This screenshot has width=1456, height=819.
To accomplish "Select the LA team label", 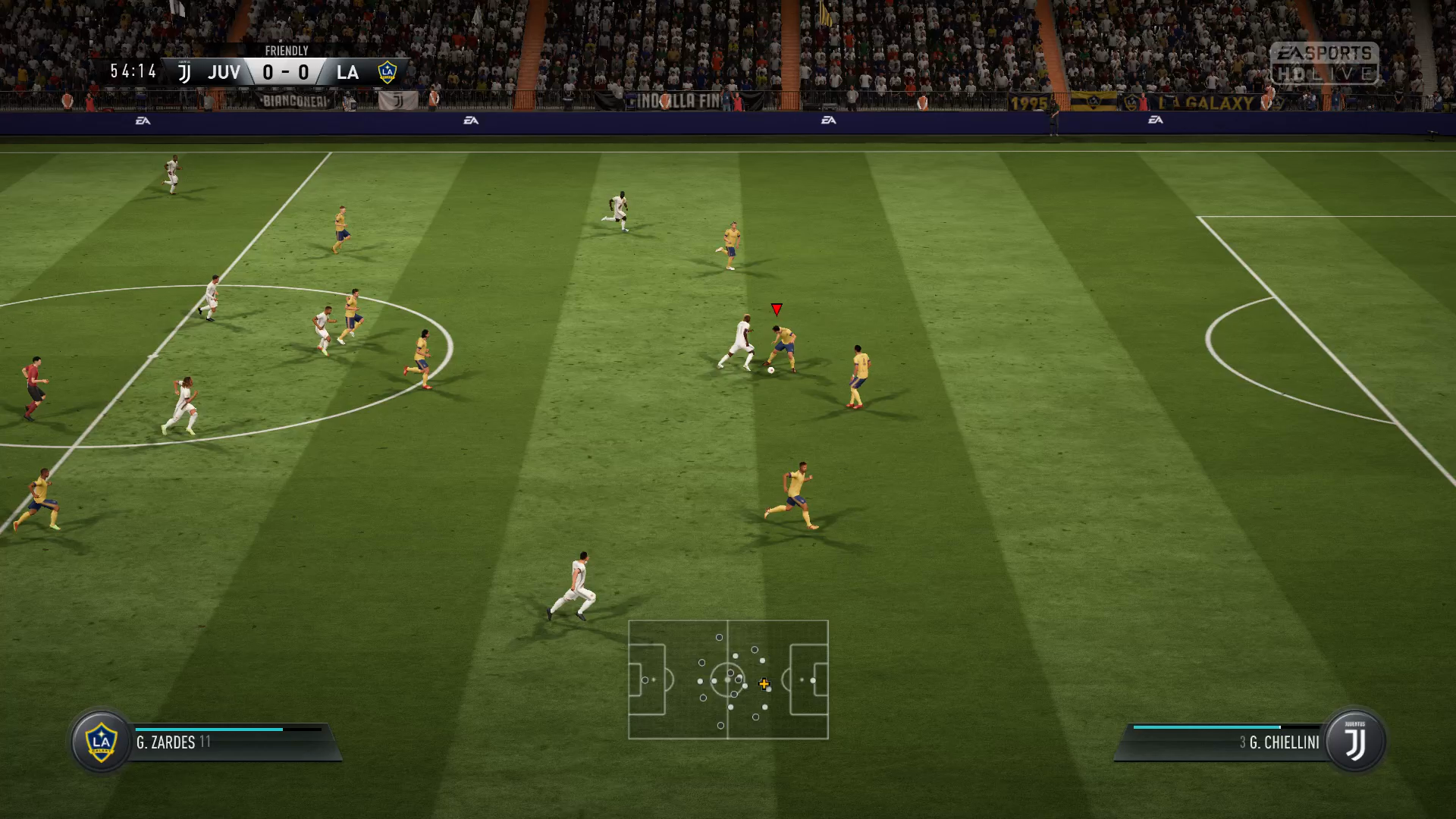I will (x=349, y=73).
